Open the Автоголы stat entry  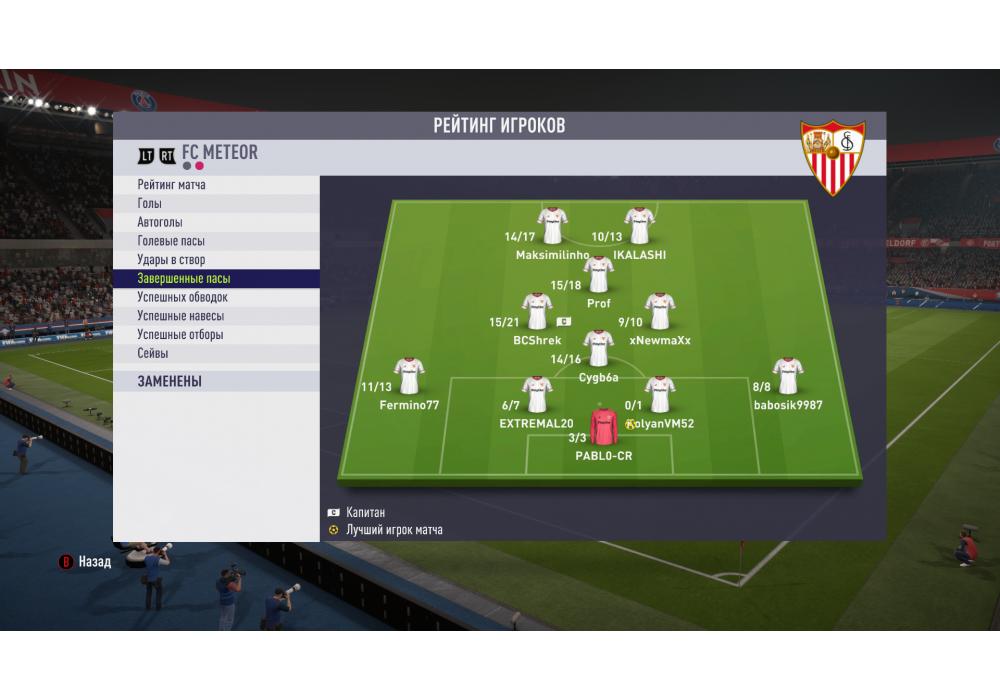[x=215, y=222]
